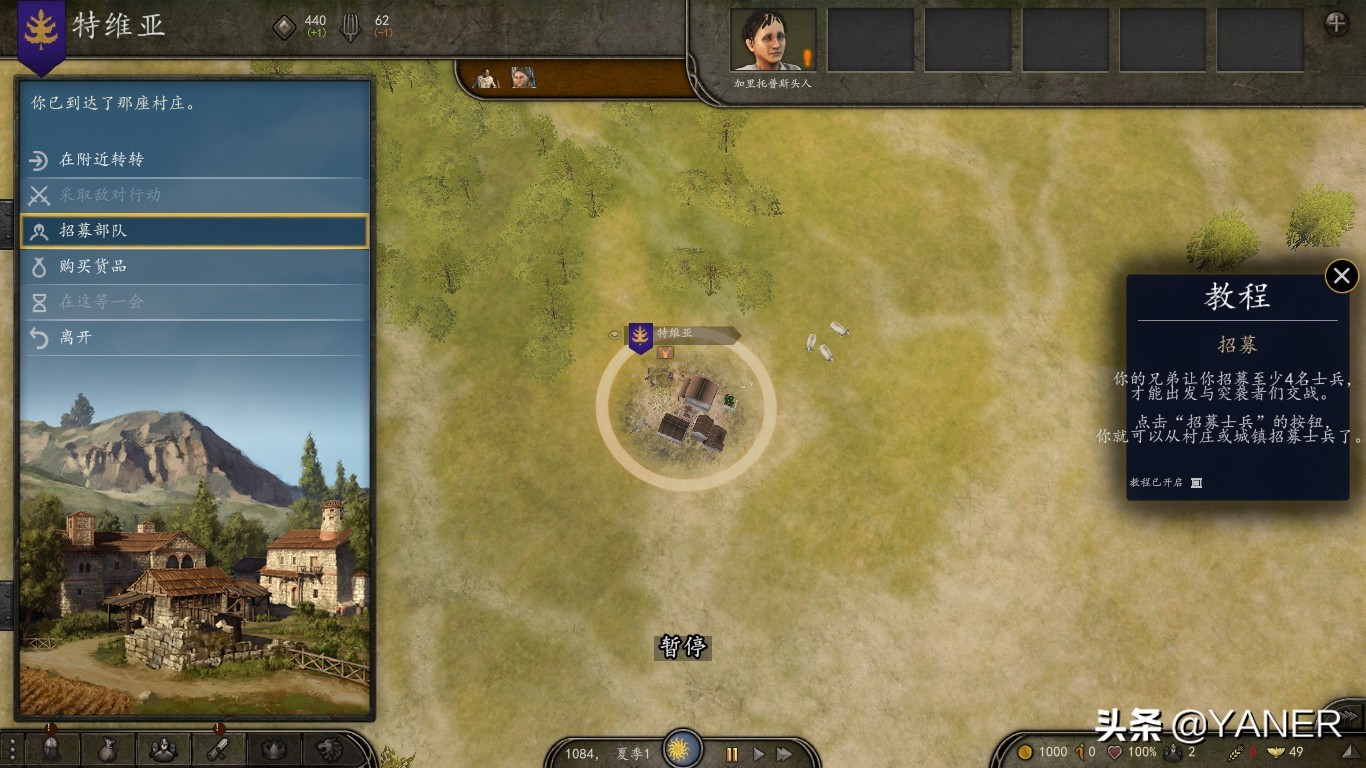Open the quests scroll icon
Image resolution: width=1366 pixels, height=768 pixels.
pos(219,748)
